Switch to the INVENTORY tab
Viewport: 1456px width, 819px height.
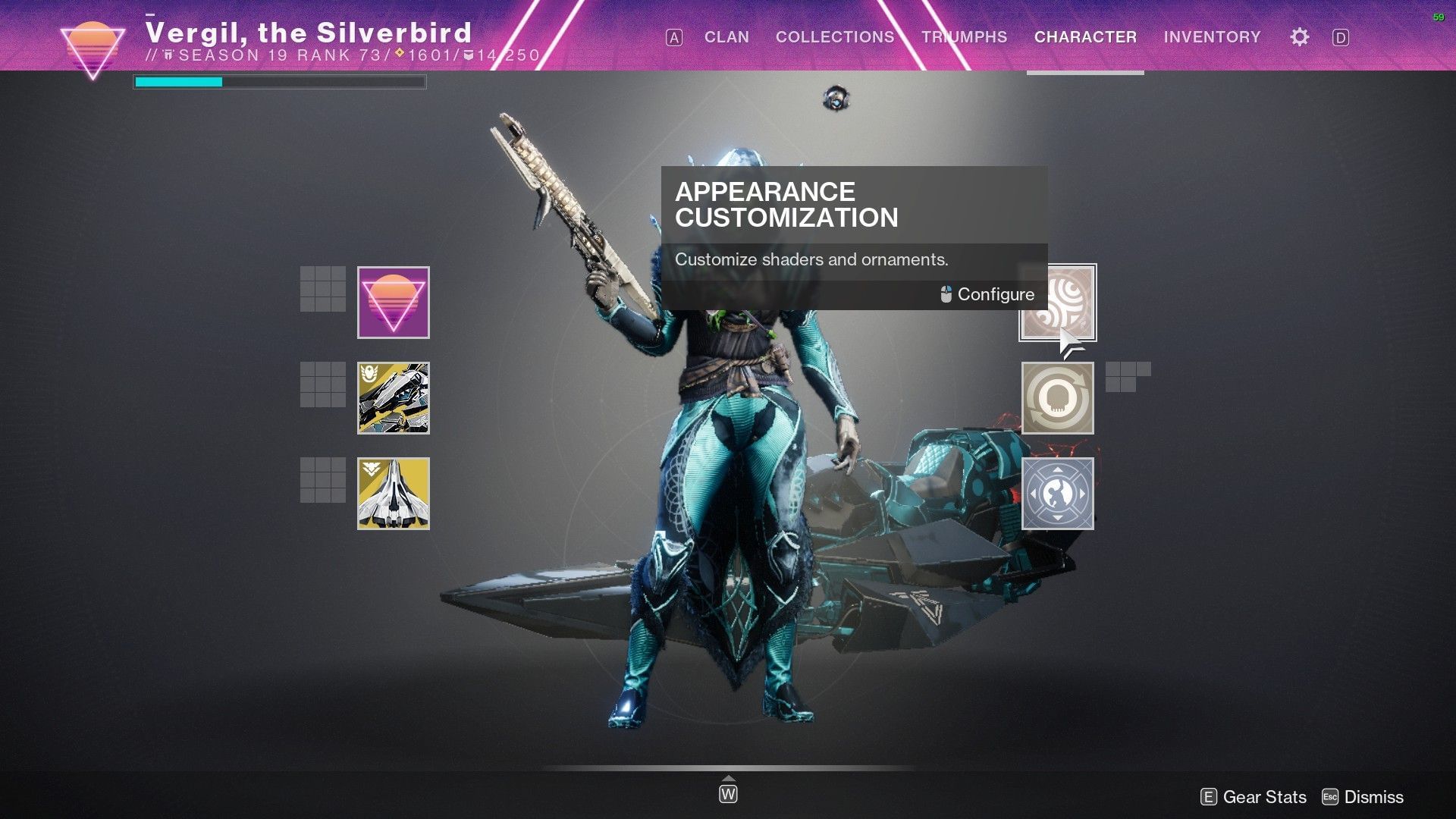(1212, 36)
